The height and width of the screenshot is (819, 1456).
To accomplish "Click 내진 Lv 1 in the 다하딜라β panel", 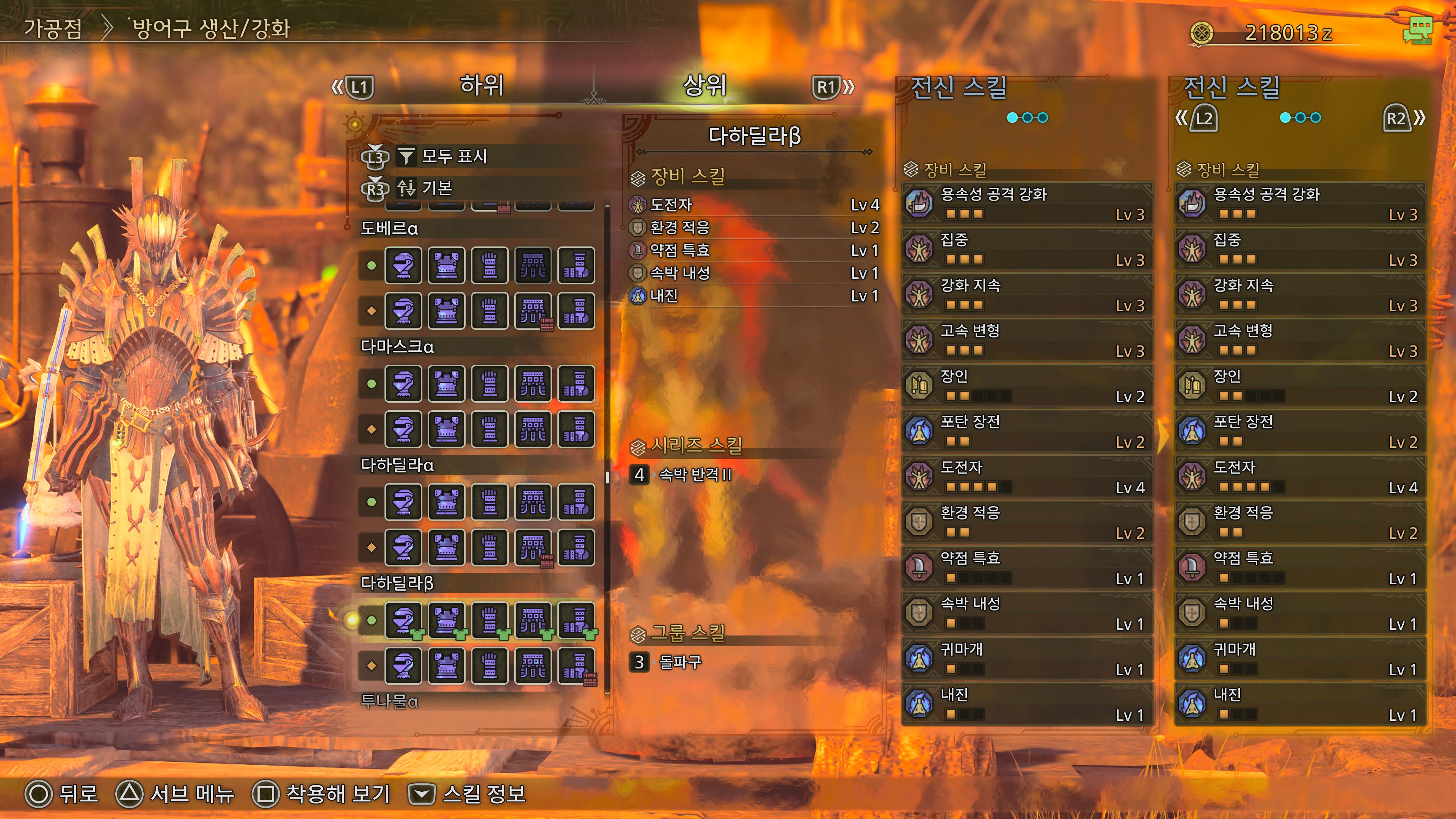I will tap(754, 296).
